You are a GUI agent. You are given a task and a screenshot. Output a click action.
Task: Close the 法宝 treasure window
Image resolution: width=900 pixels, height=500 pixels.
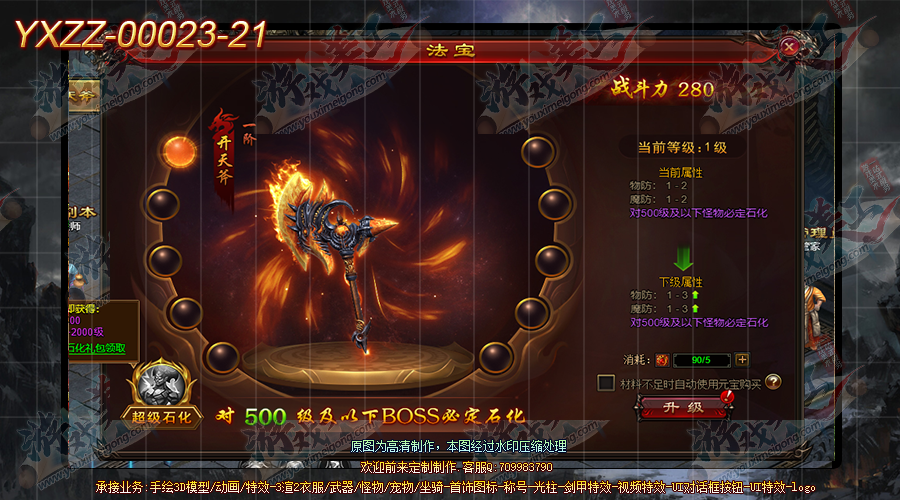pos(790,45)
